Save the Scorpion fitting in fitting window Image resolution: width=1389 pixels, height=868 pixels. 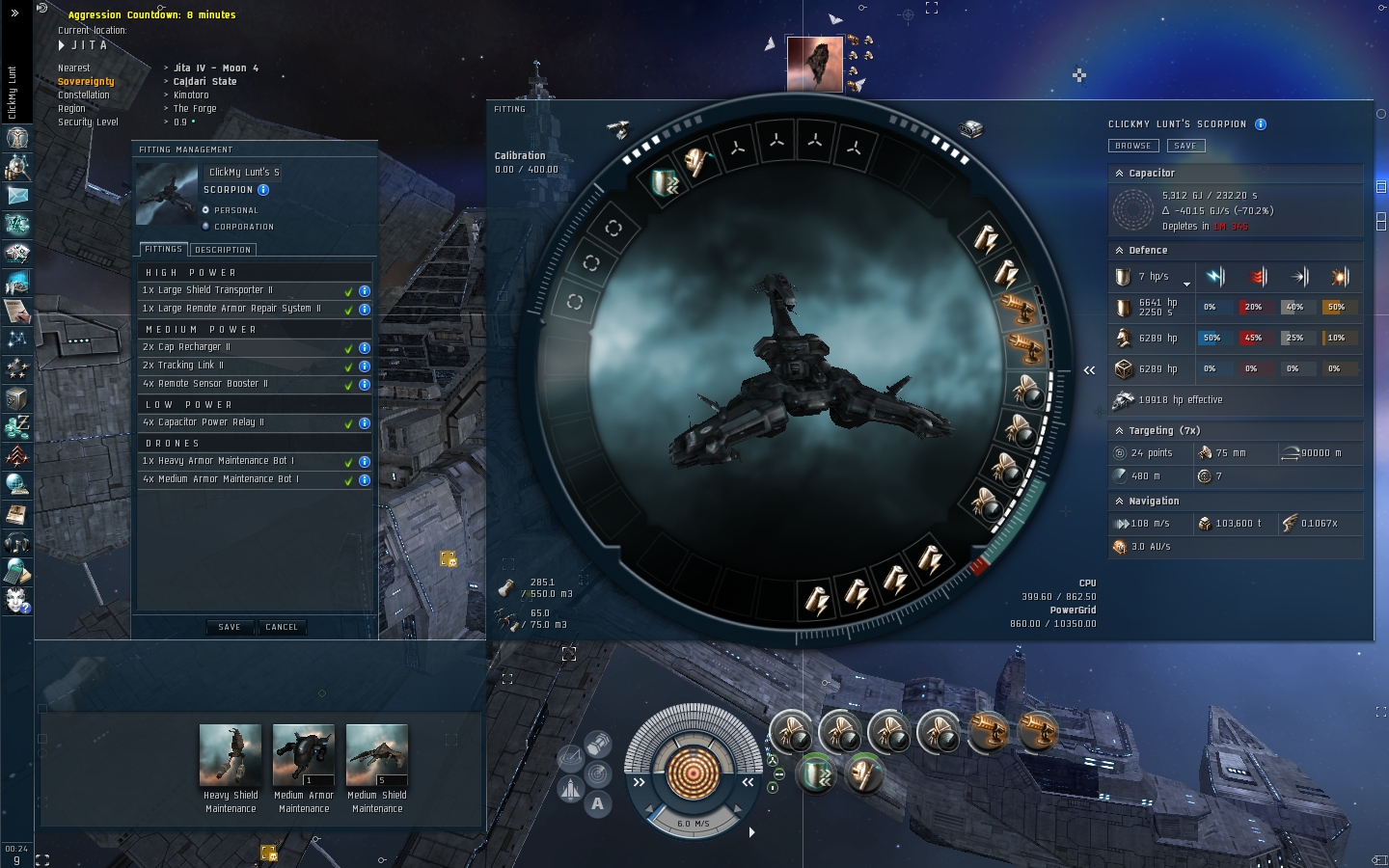1185,146
